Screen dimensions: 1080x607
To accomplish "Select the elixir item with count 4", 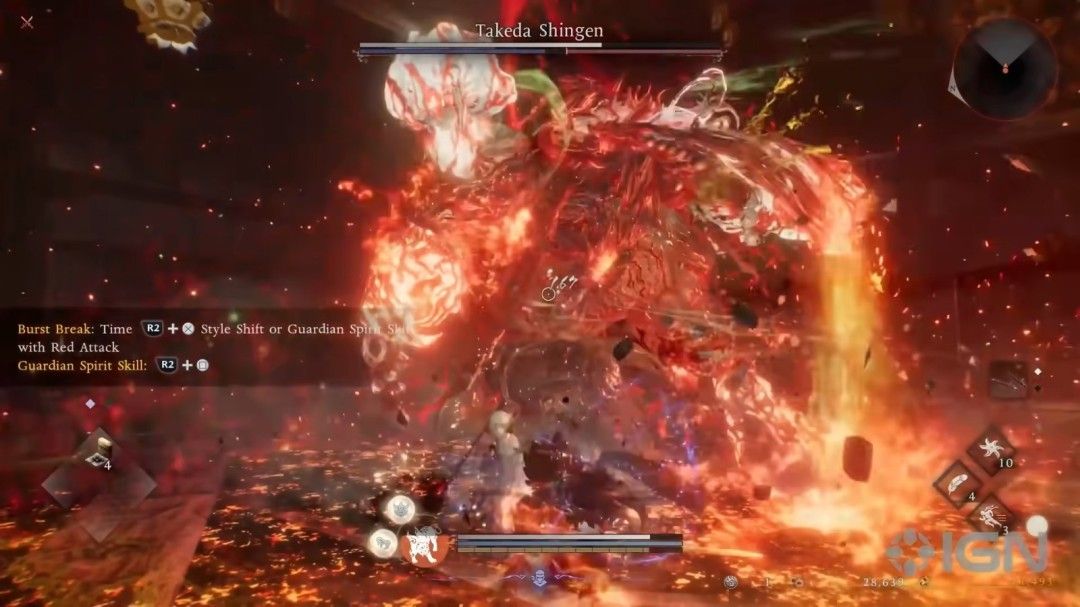I will 99,452.
